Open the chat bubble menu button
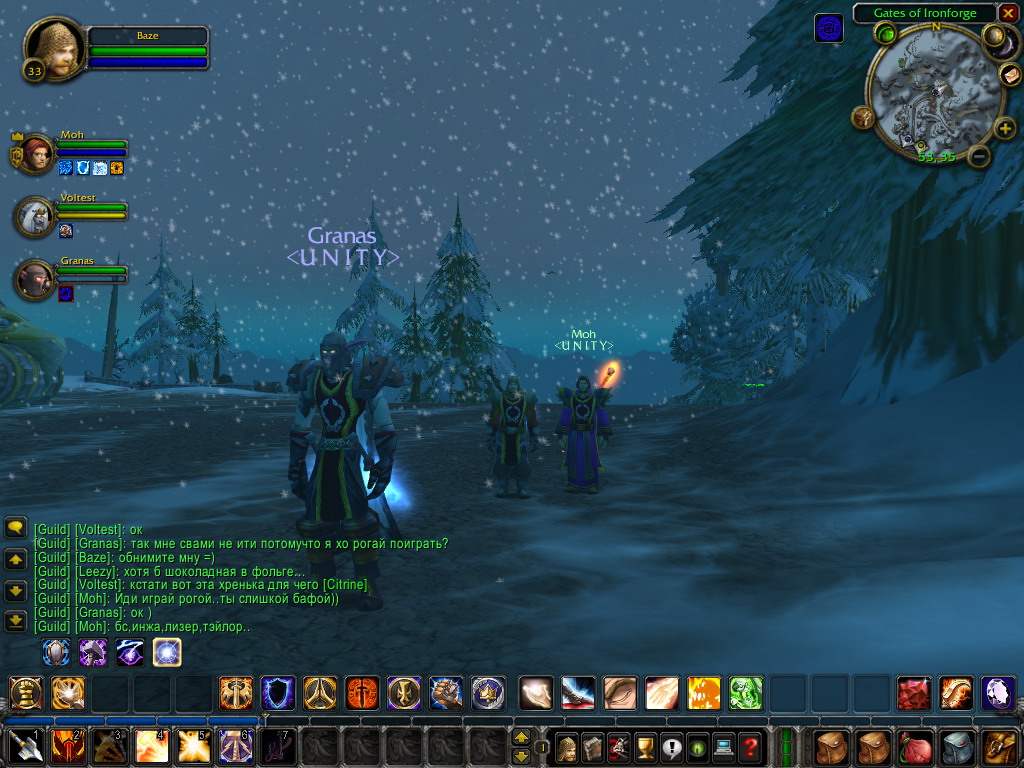 click(16, 527)
